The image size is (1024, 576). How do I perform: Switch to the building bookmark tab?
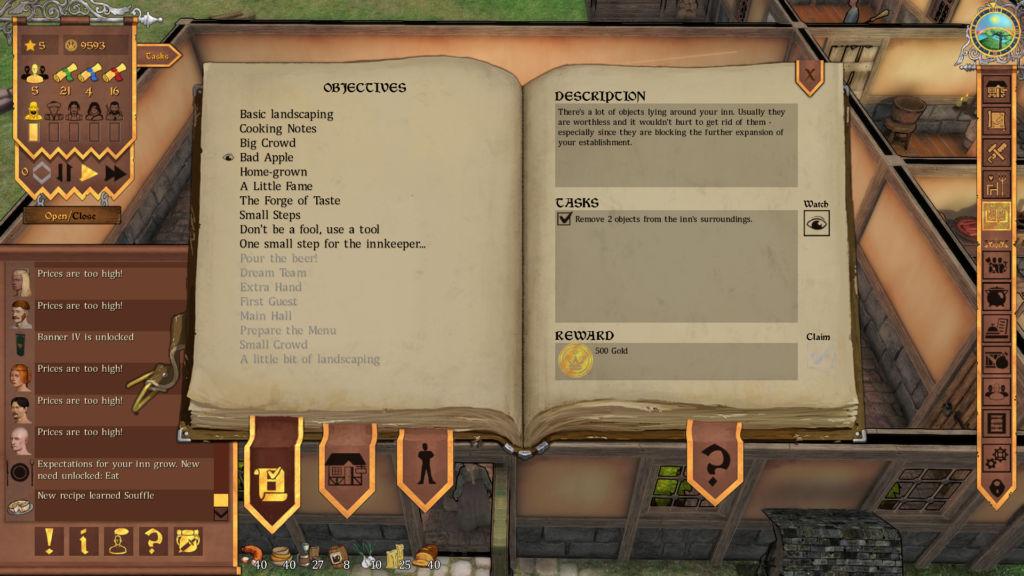pos(346,469)
